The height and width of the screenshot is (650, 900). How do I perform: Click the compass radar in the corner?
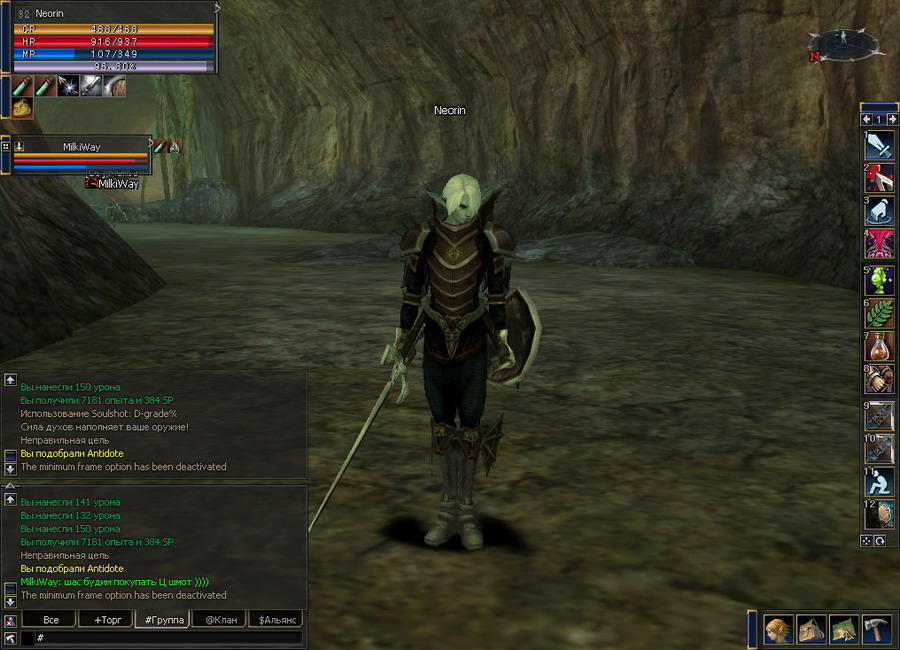844,45
